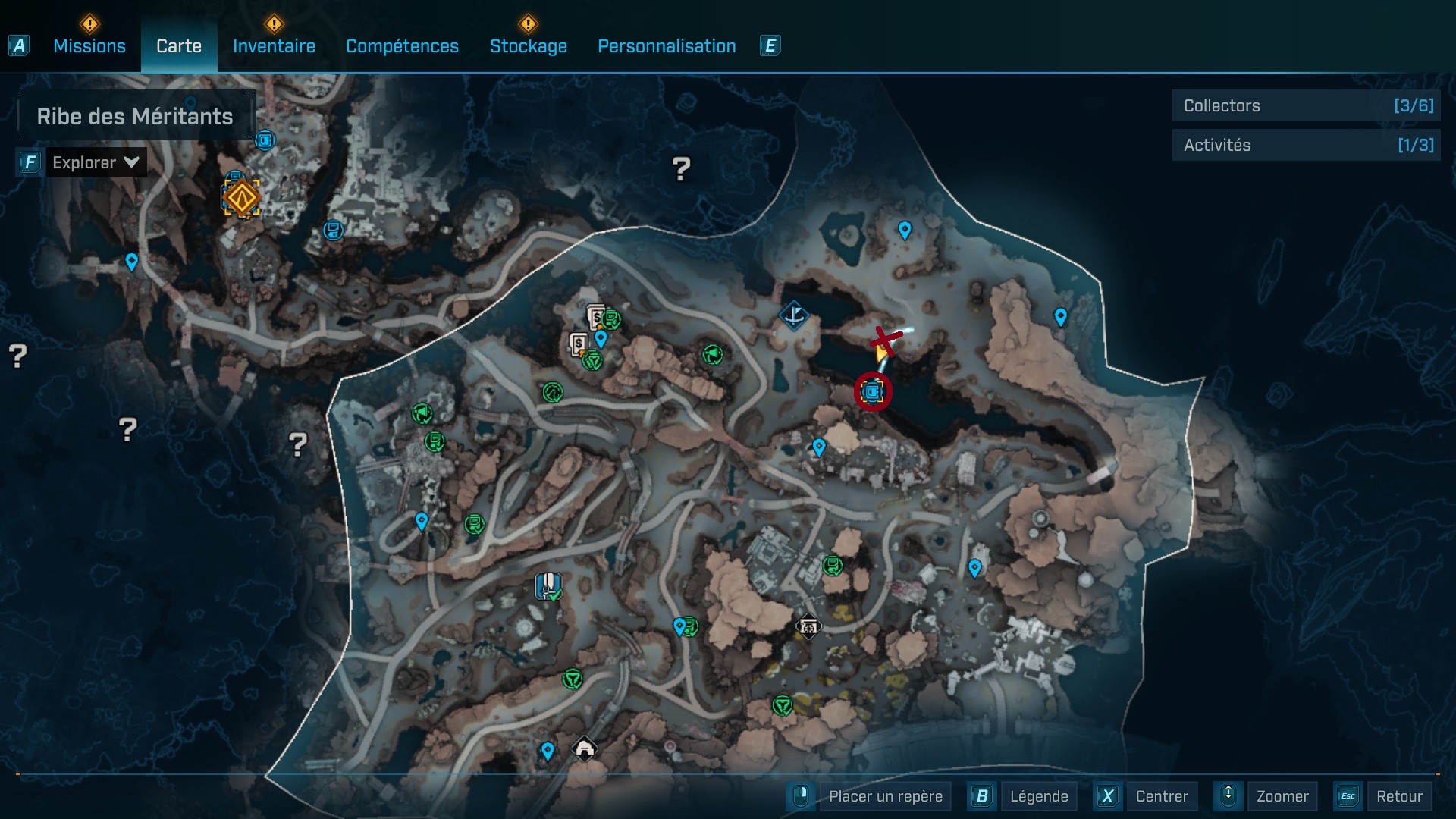Select the orange diamond mission marker
The height and width of the screenshot is (819, 1456).
pyautogui.click(x=242, y=198)
